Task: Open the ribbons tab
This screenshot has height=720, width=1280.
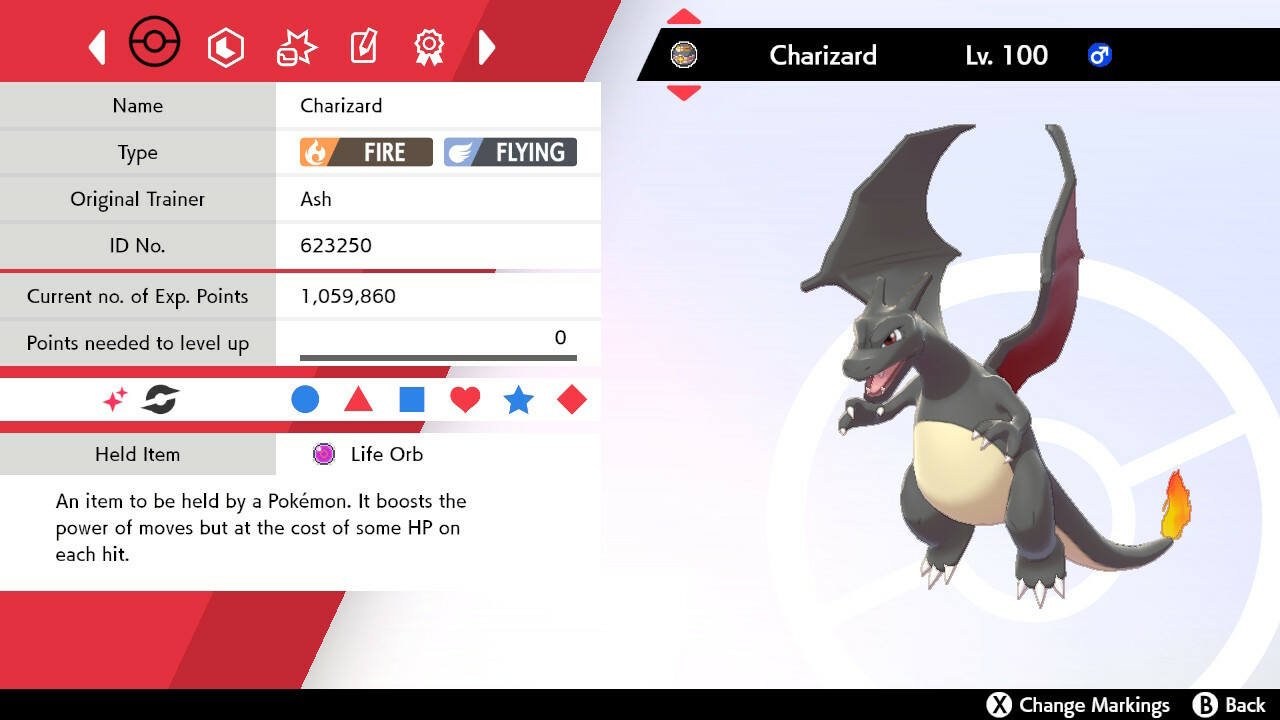Action: 429,44
